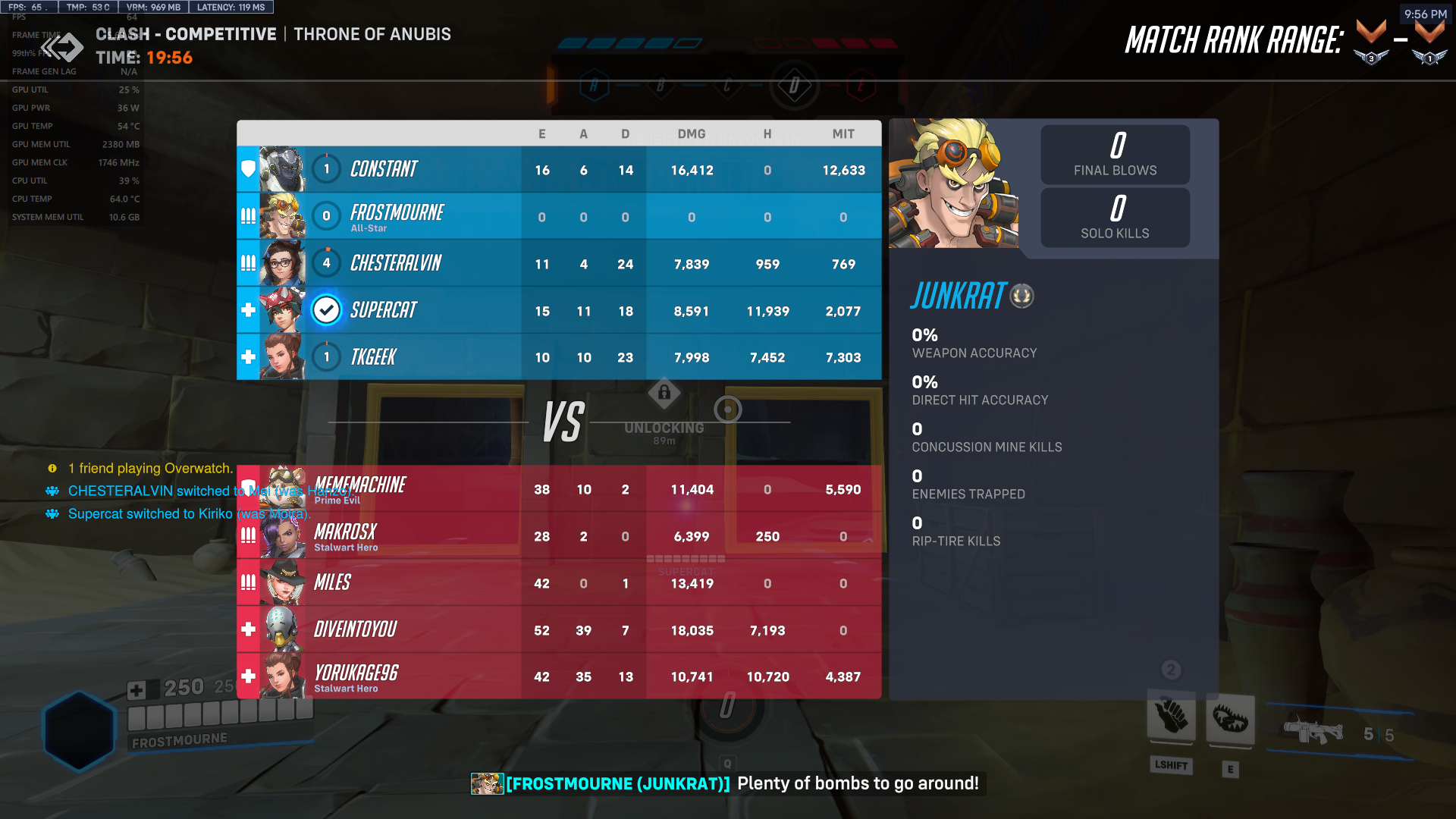
Task: Click FROSTMOURNE's player portrait
Action: [284, 216]
